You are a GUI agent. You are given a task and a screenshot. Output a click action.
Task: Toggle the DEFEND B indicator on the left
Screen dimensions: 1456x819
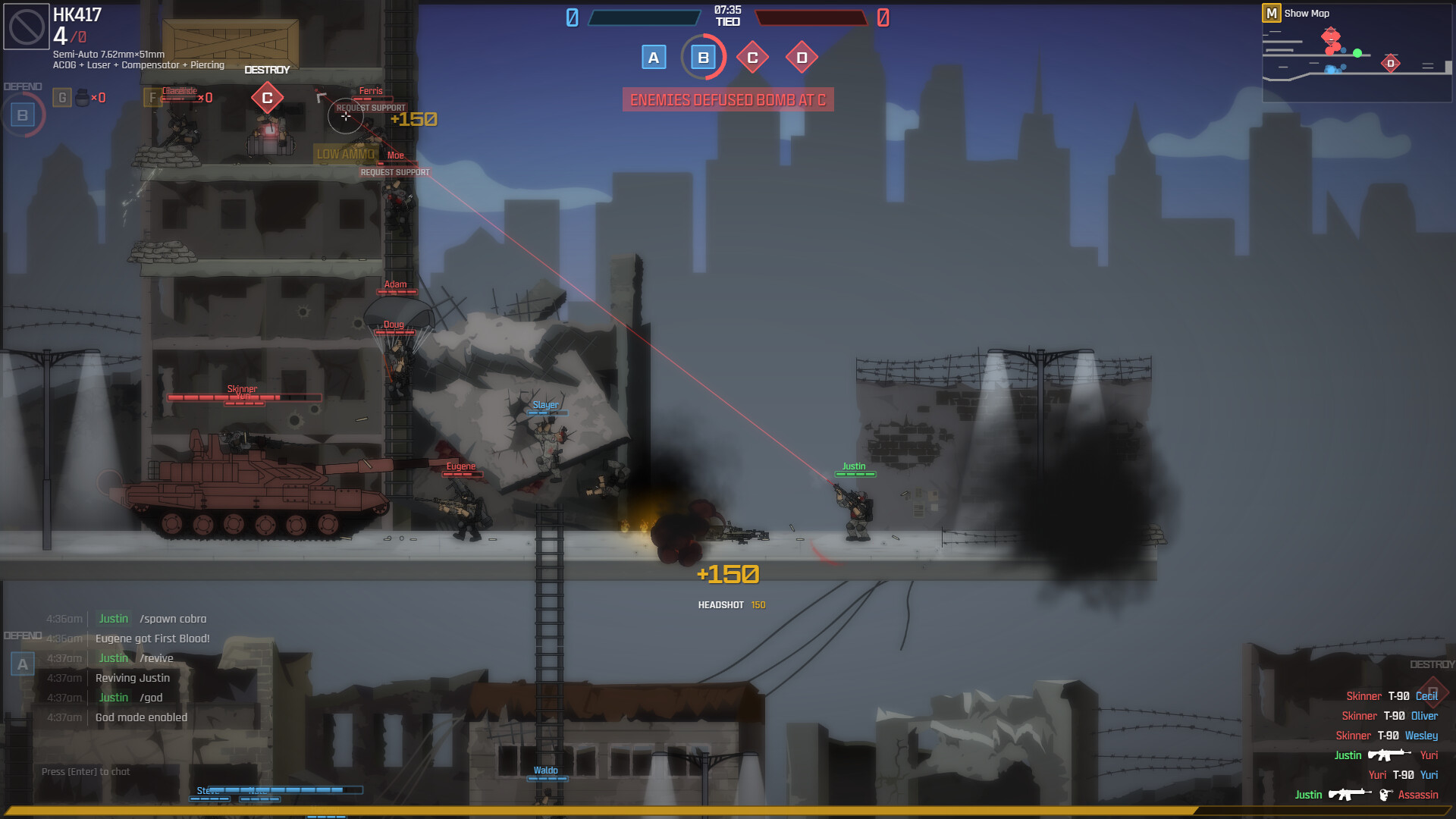(x=24, y=115)
